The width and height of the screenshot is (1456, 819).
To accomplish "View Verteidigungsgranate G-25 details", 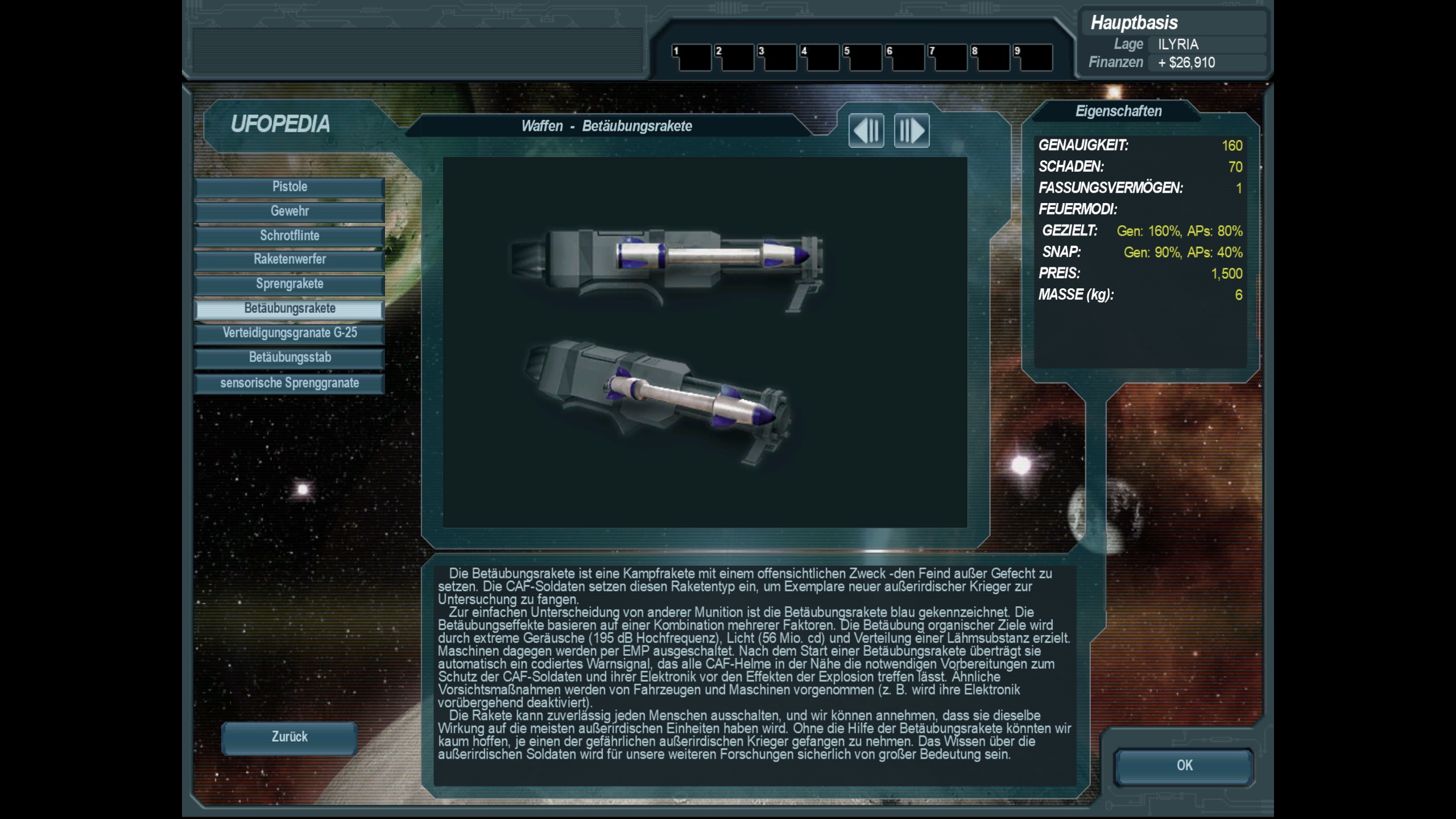I will 289,333.
